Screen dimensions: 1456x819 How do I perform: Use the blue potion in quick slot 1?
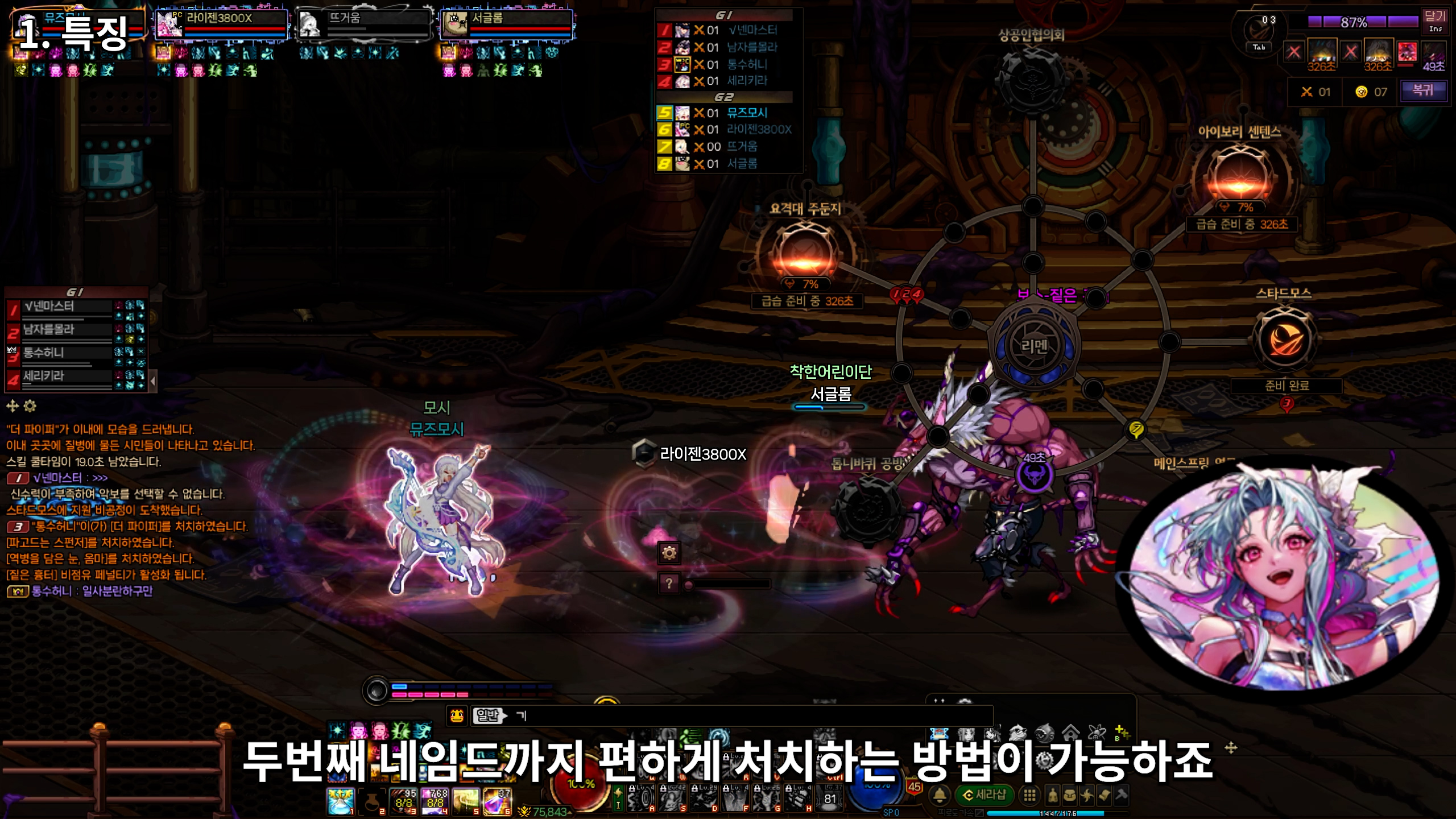(x=340, y=802)
